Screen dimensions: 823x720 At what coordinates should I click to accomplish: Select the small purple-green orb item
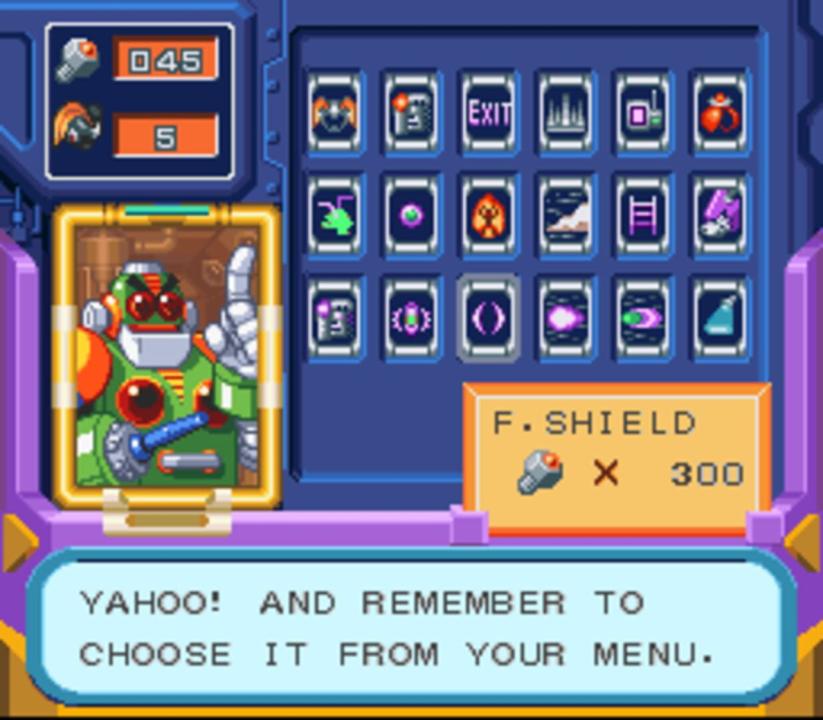point(412,215)
